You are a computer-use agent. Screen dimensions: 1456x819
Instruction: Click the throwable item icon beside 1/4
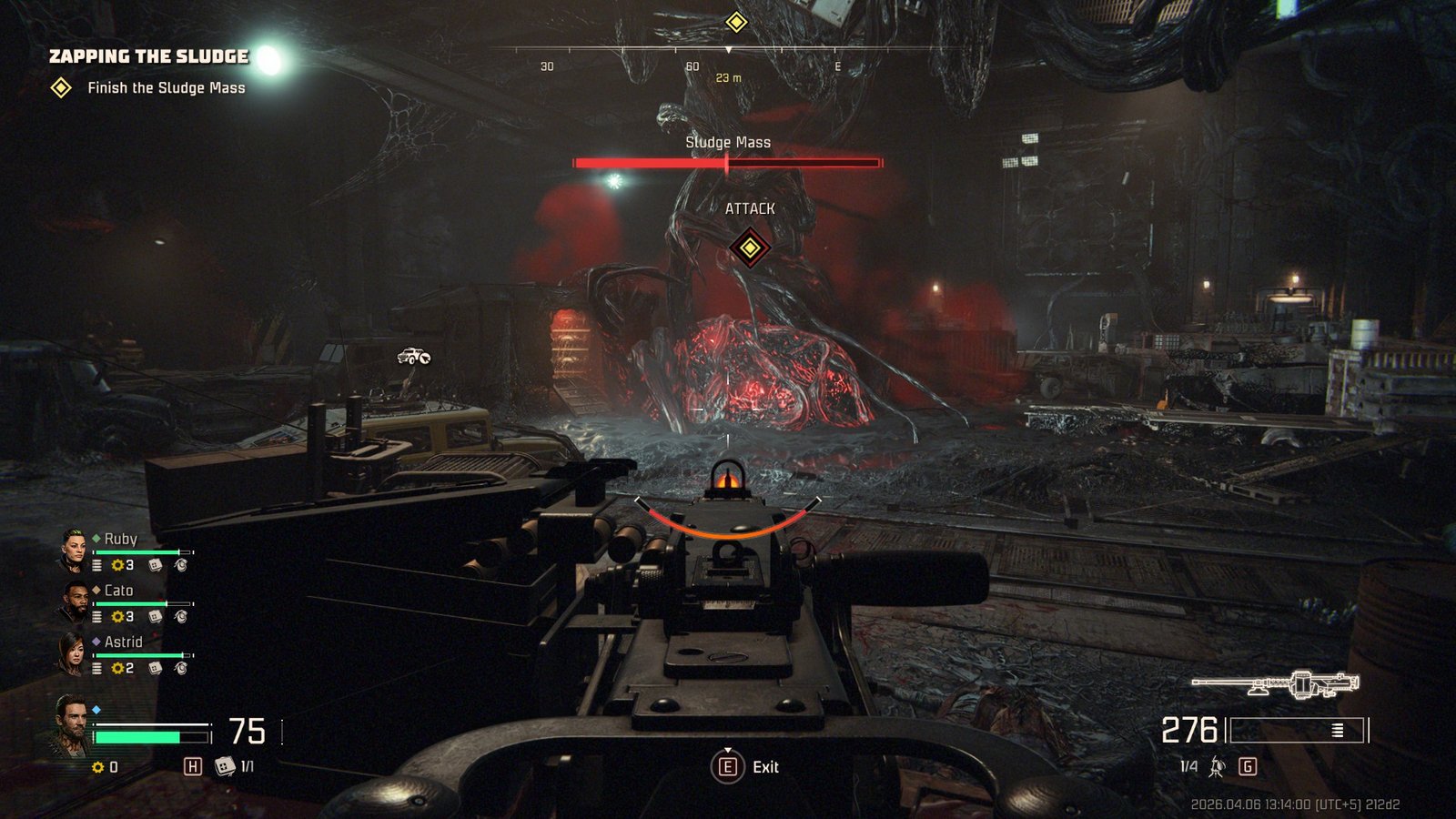1217,767
